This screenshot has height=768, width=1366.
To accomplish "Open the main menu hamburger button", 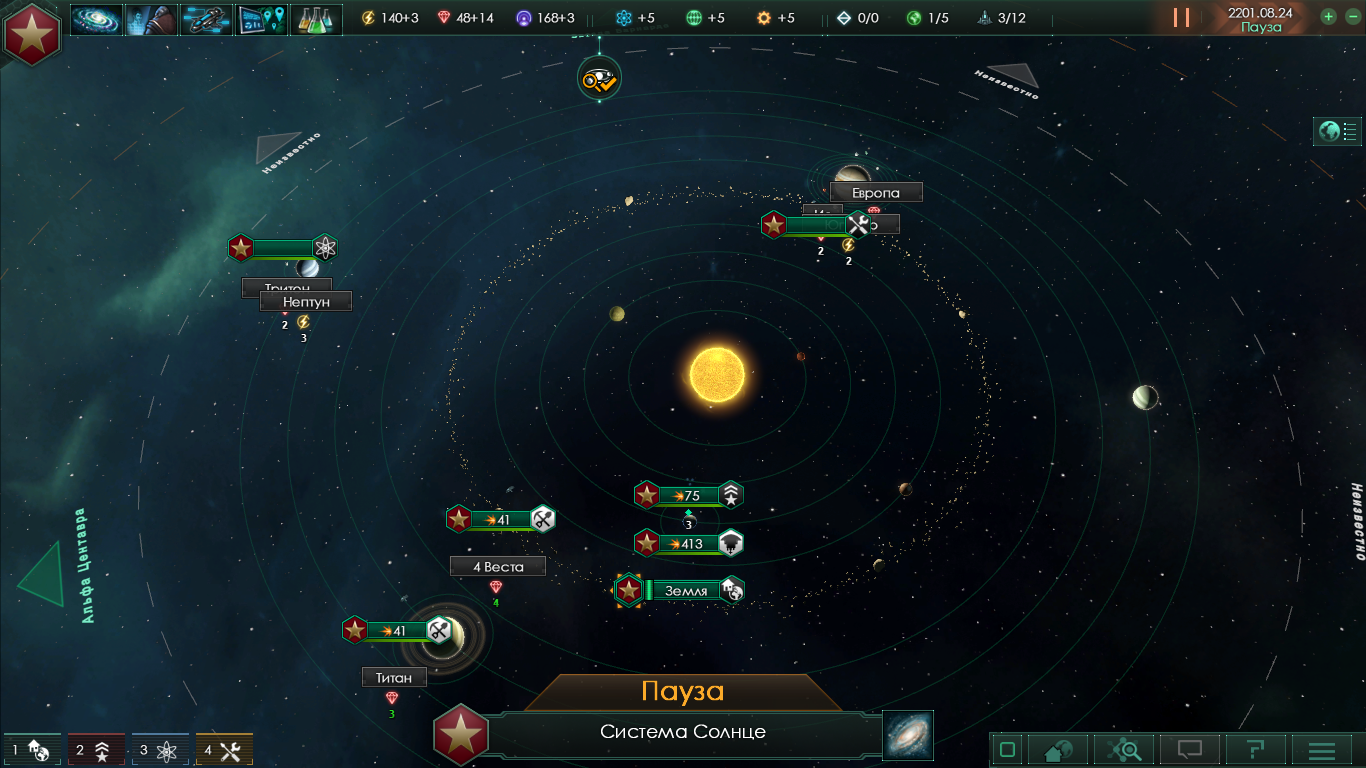I will (x=1322, y=749).
